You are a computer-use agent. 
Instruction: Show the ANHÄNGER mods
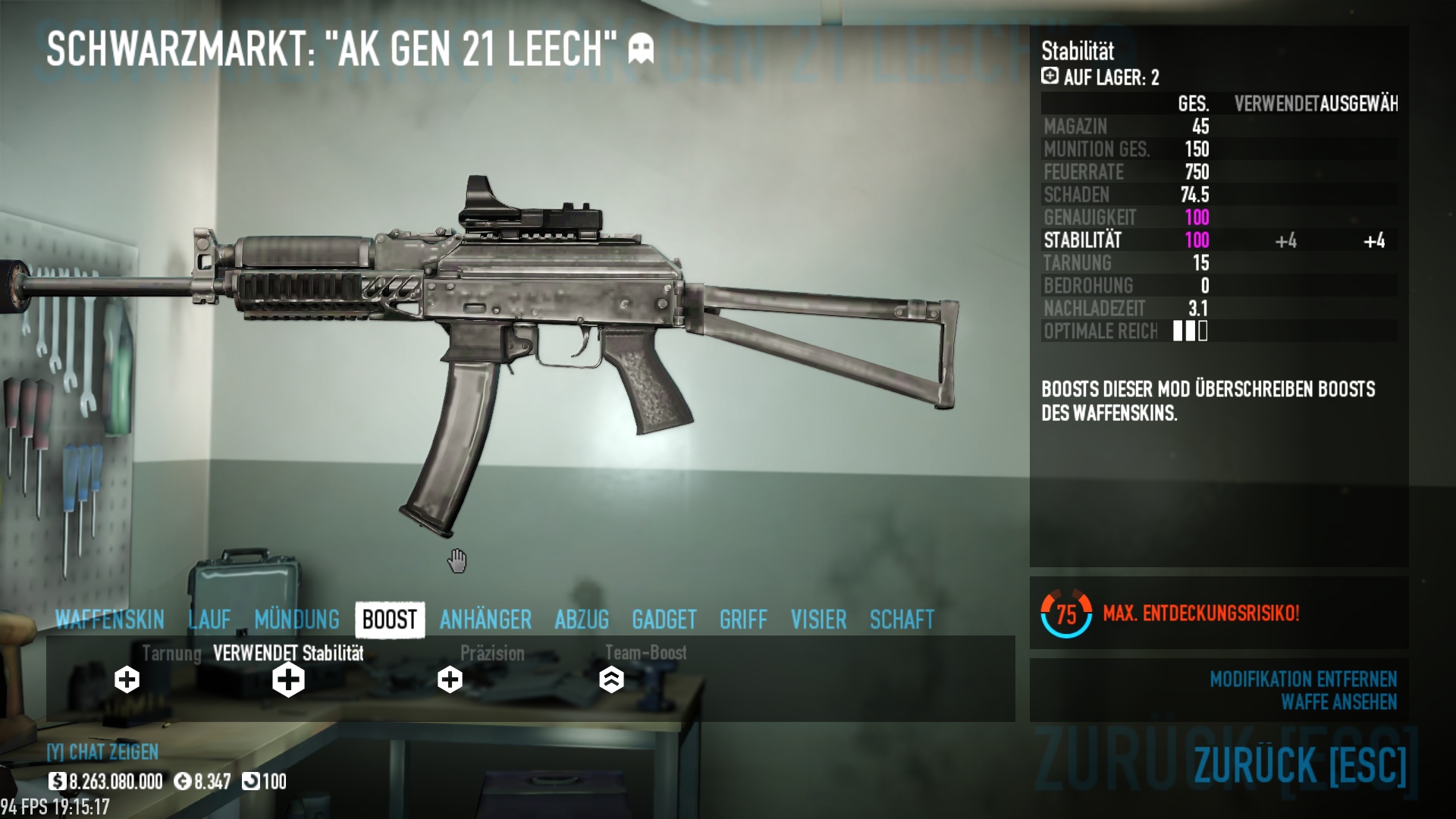tap(485, 620)
